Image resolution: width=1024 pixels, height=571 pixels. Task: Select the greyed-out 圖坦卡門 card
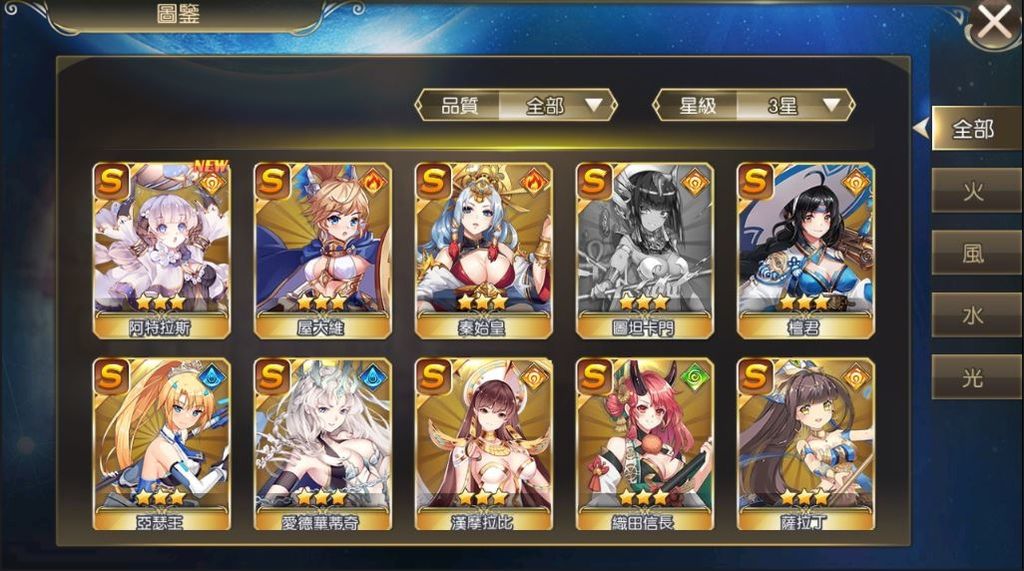tap(644, 250)
